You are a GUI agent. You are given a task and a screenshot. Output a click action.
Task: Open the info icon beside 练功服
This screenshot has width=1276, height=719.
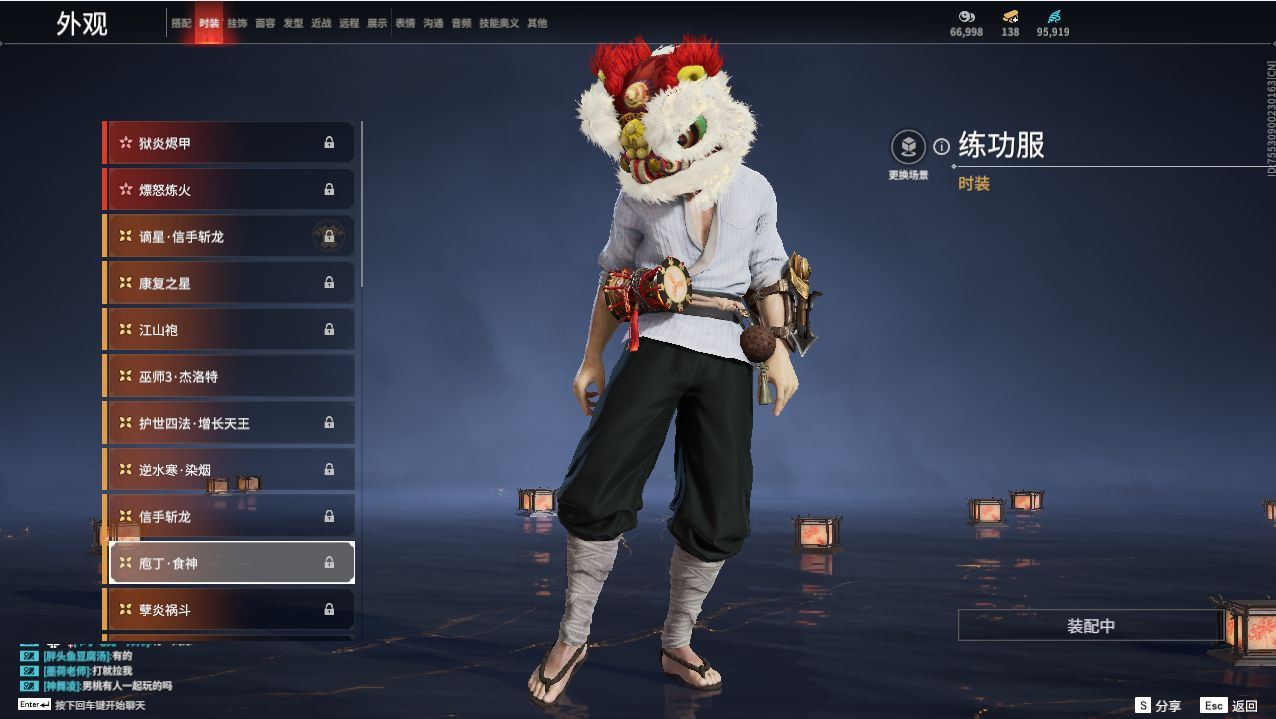(941, 147)
